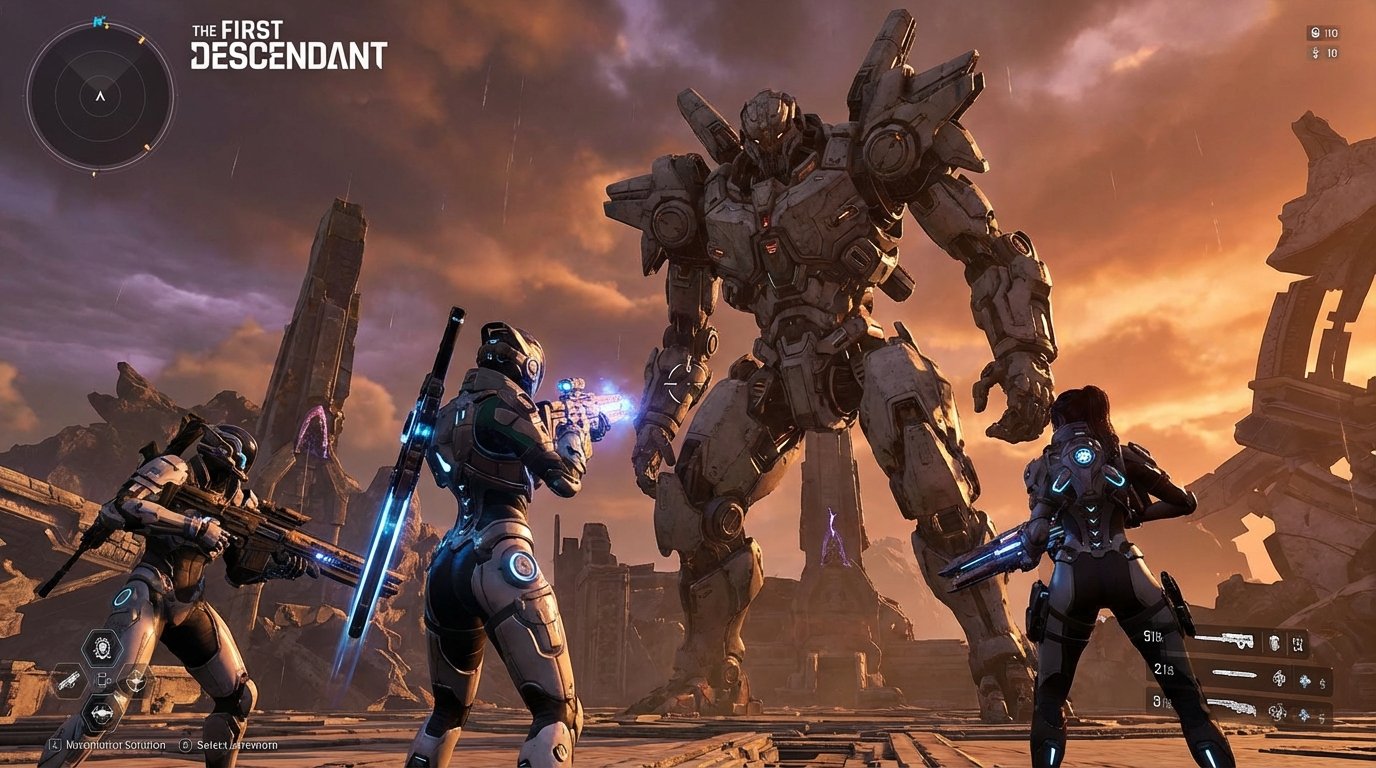1376x768 pixels.
Task: Click the pistol sidearm icon
Action: (69, 681)
